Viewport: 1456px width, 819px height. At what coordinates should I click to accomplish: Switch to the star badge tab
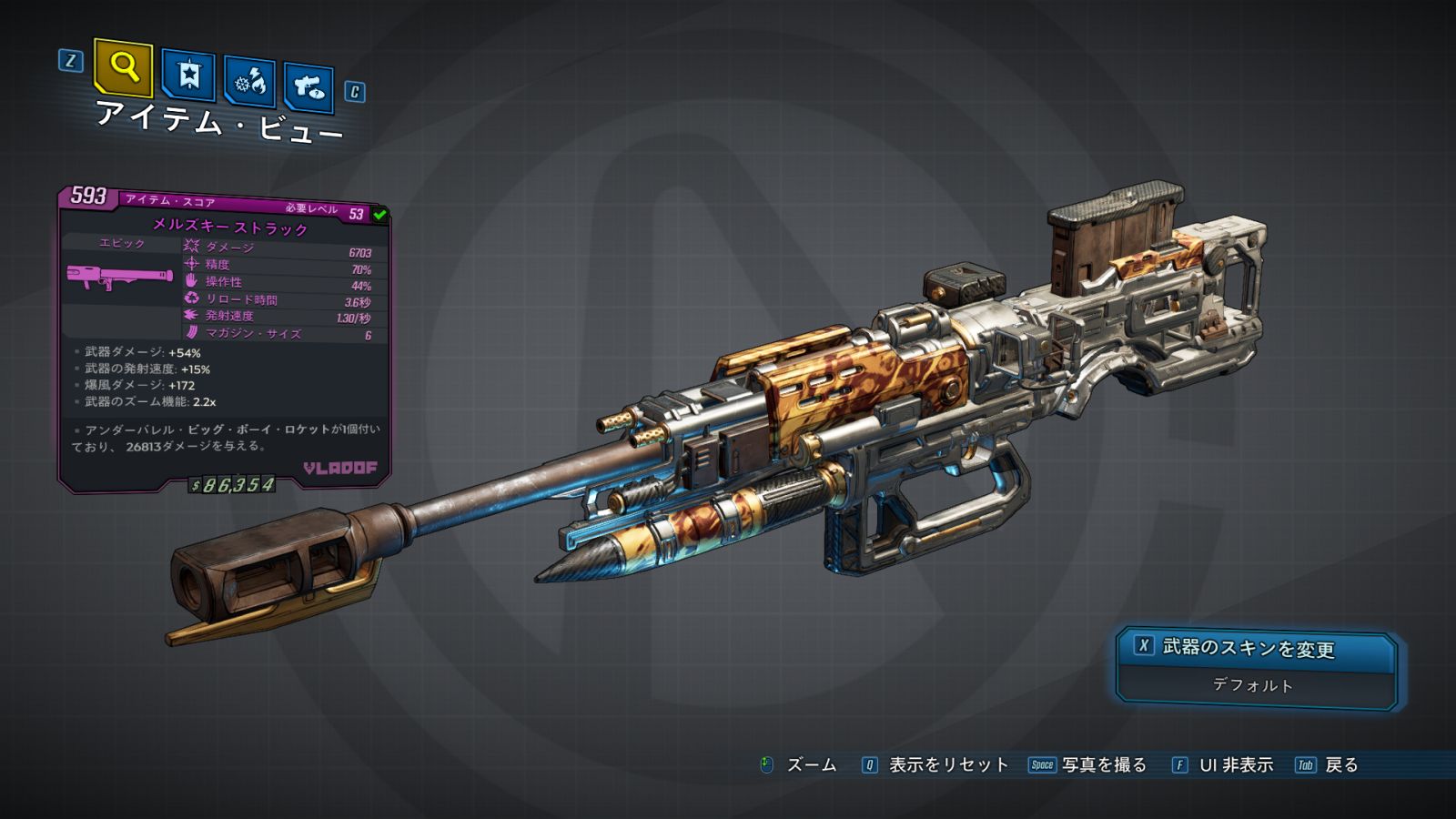pos(188,75)
